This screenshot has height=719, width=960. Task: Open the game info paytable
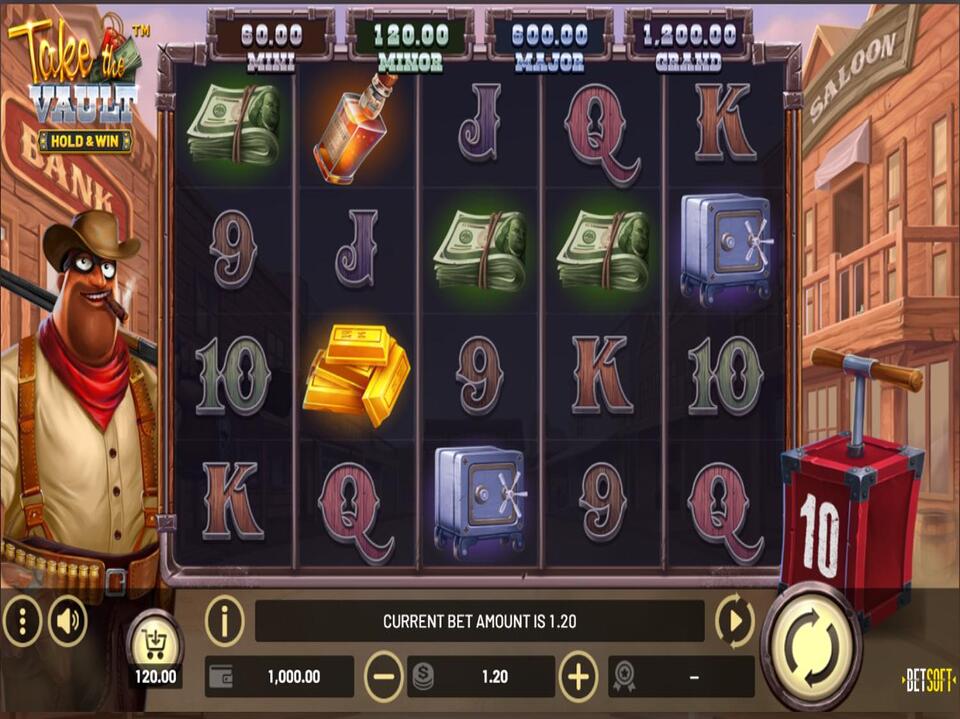point(225,621)
